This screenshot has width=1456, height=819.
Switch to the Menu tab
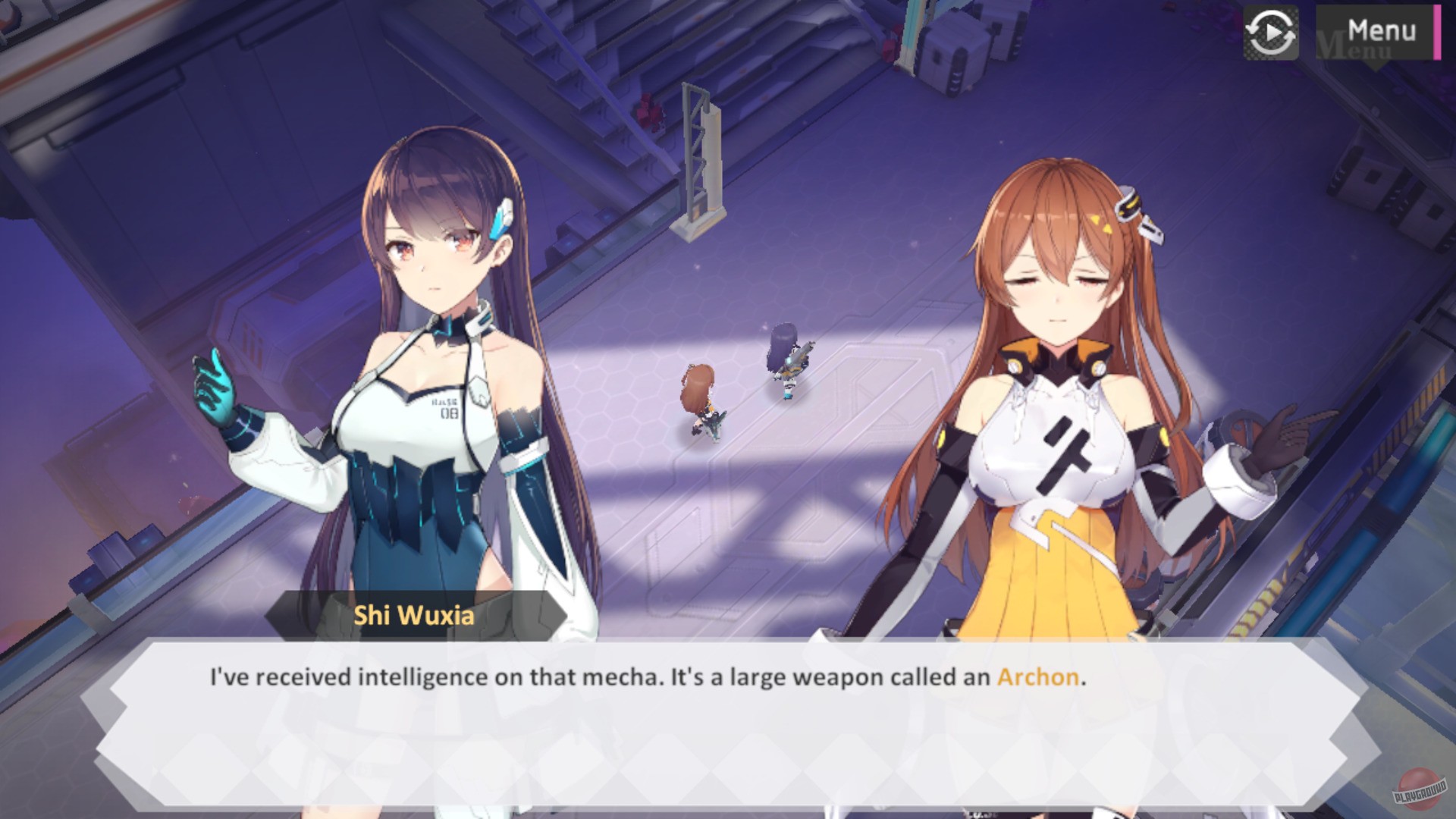tap(1382, 29)
